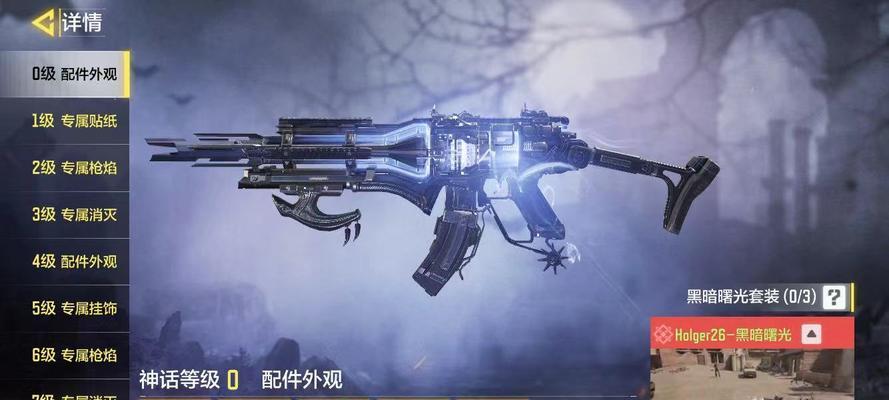889x400 pixels.
Task: Open the 2级 专属枪焰 tab
Action: 64,168
